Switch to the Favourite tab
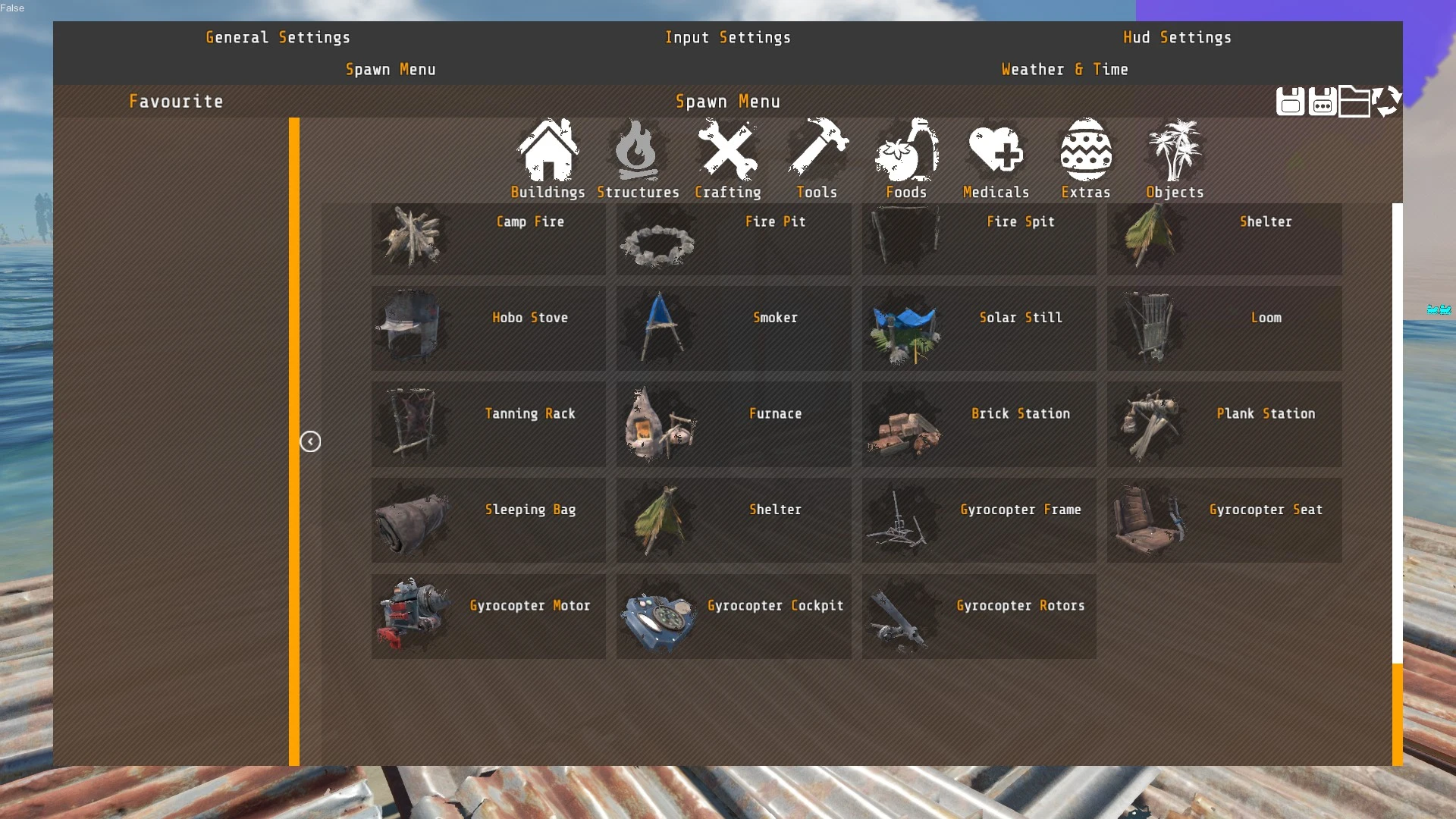Image resolution: width=1456 pixels, height=819 pixels. pos(176,101)
